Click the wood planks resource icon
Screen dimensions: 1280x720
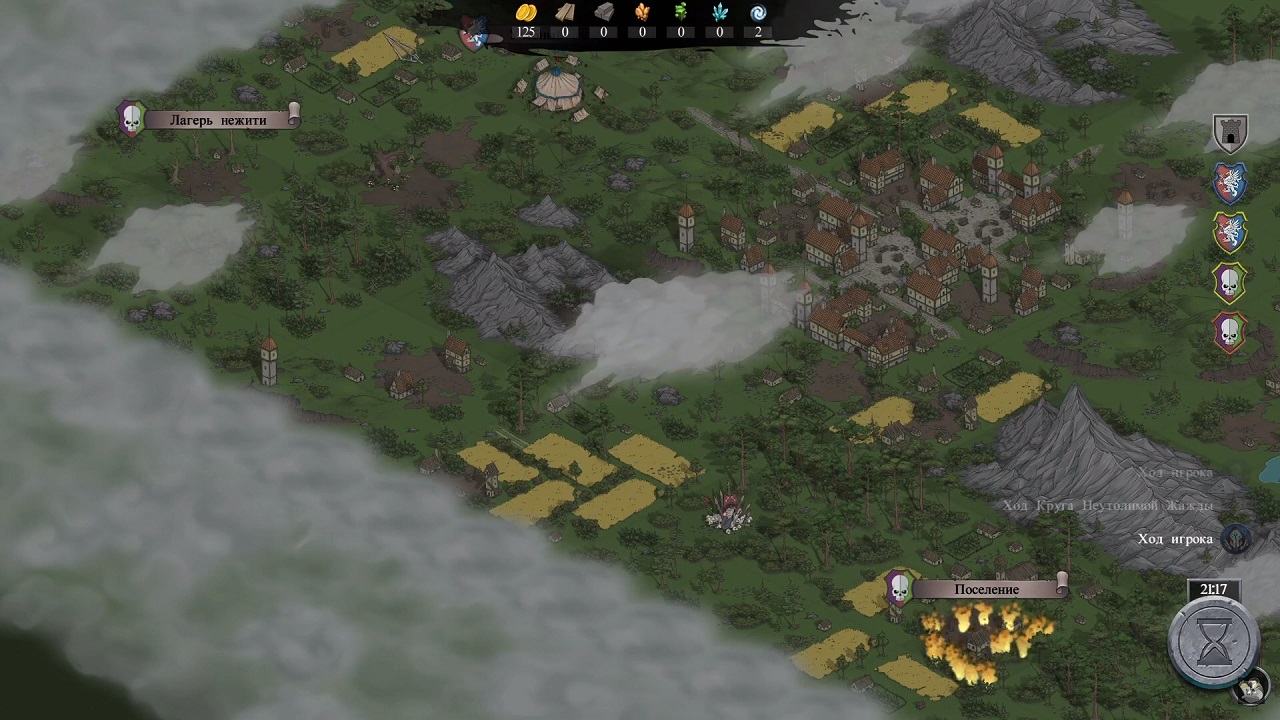coord(565,13)
